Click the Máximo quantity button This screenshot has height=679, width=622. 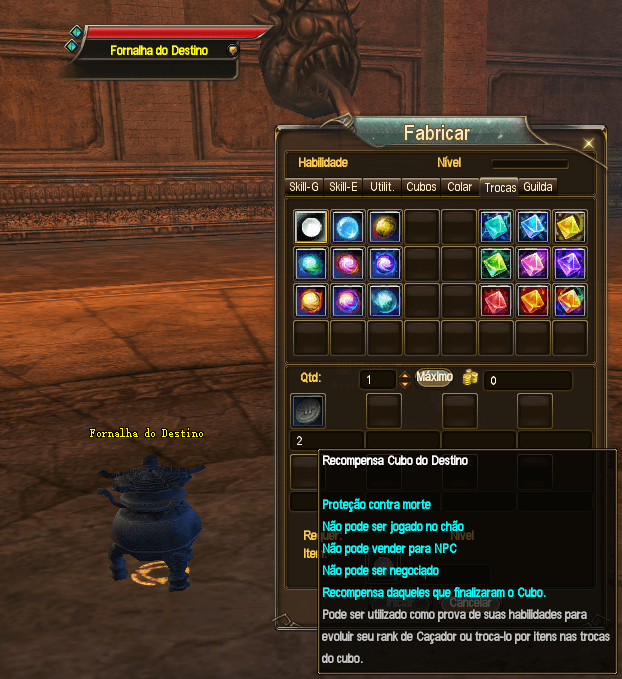pos(435,377)
